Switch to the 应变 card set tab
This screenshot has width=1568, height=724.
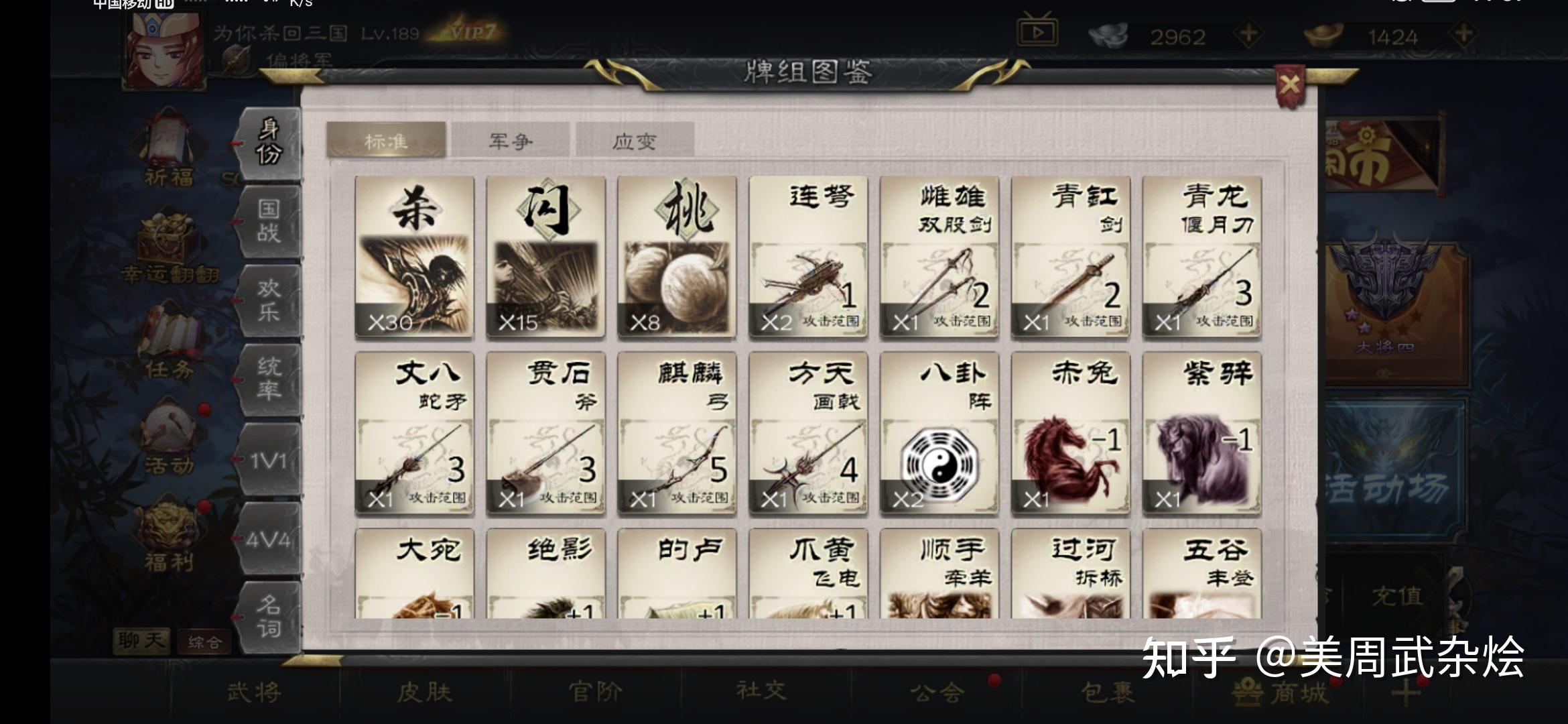click(635, 140)
